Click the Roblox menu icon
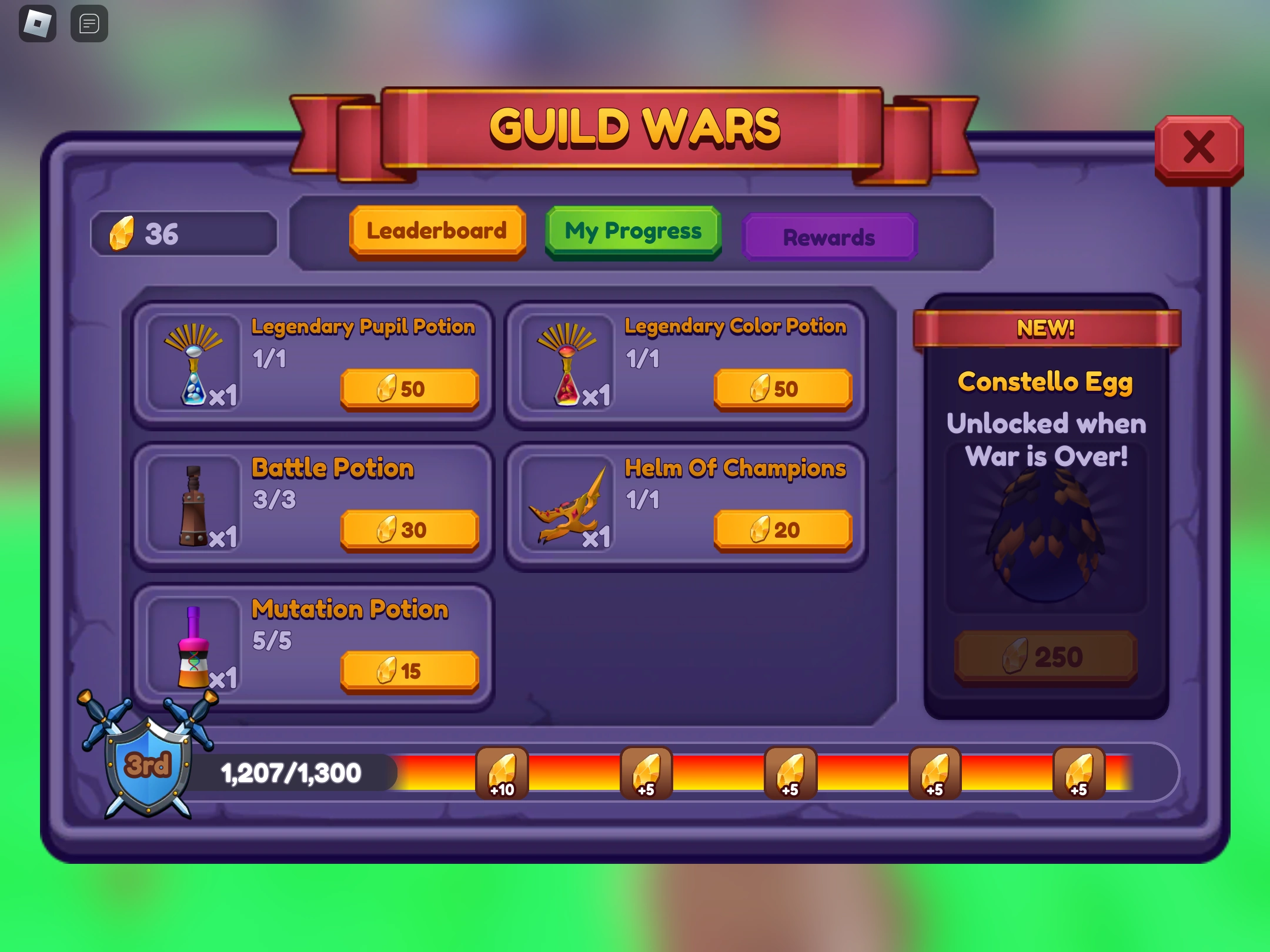The width and height of the screenshot is (1270, 952). coord(38,22)
